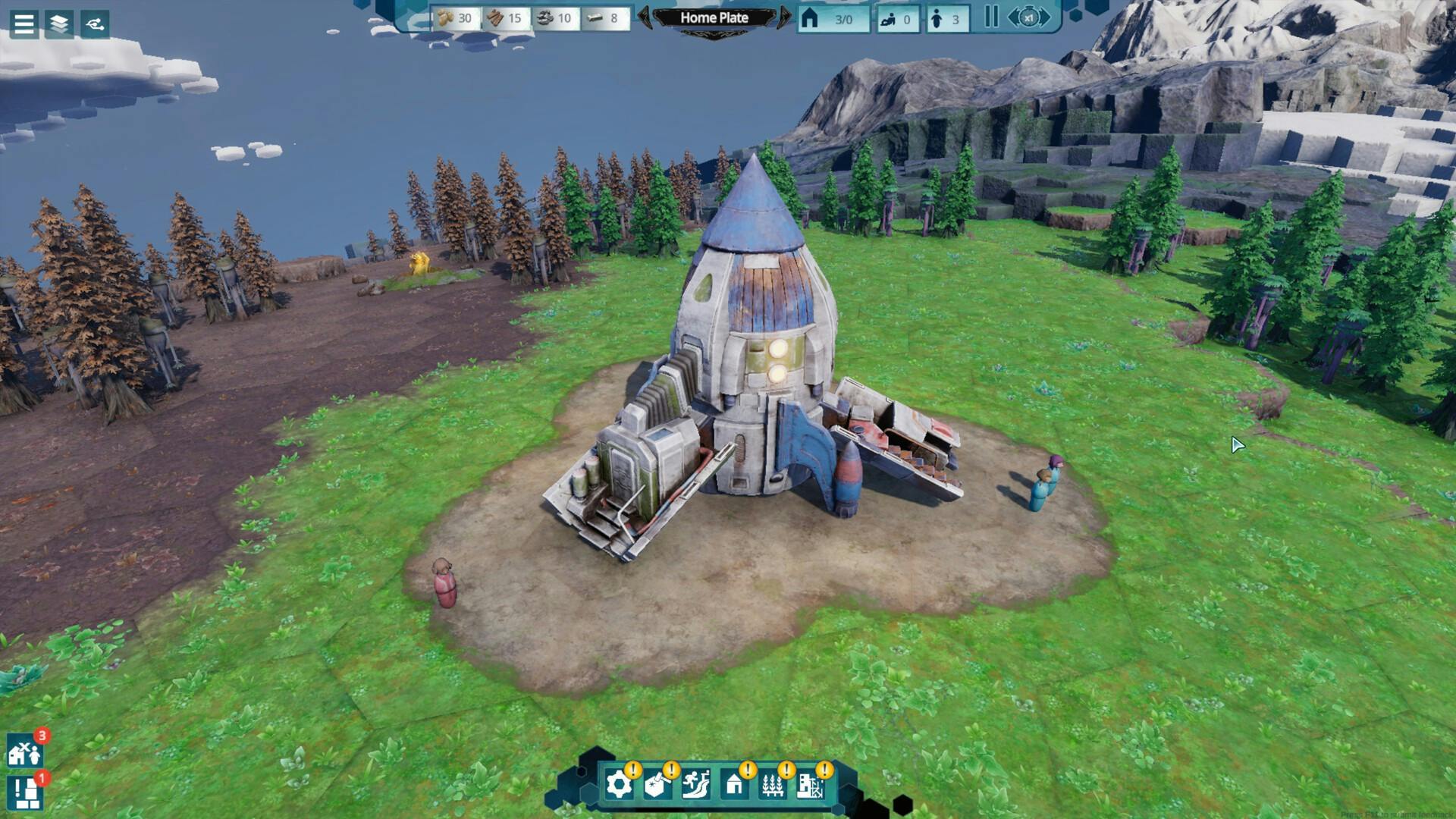Go to next plate with right arrow
1456x819 pixels.
click(x=784, y=17)
